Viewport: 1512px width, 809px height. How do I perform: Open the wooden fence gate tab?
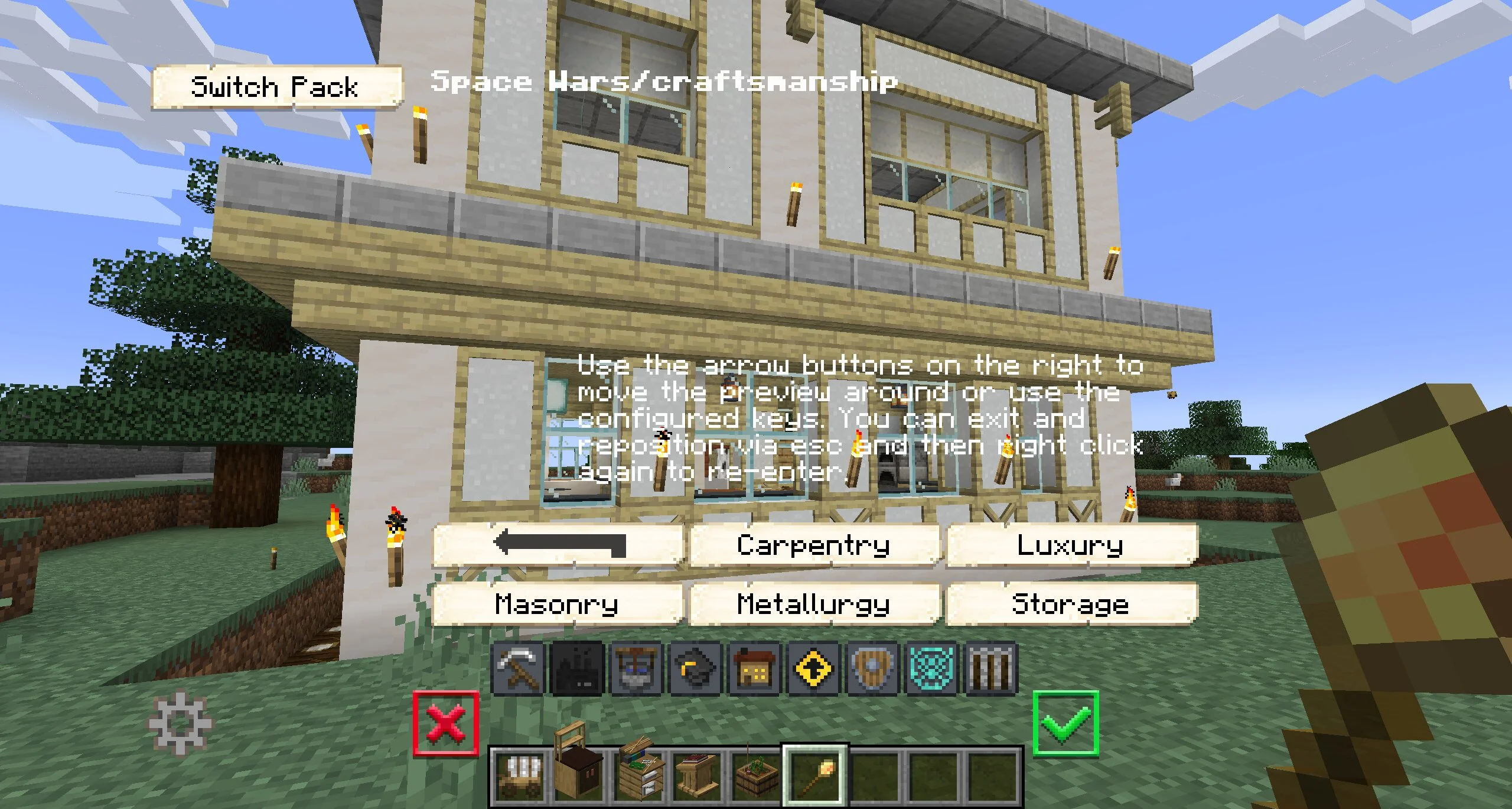point(991,668)
